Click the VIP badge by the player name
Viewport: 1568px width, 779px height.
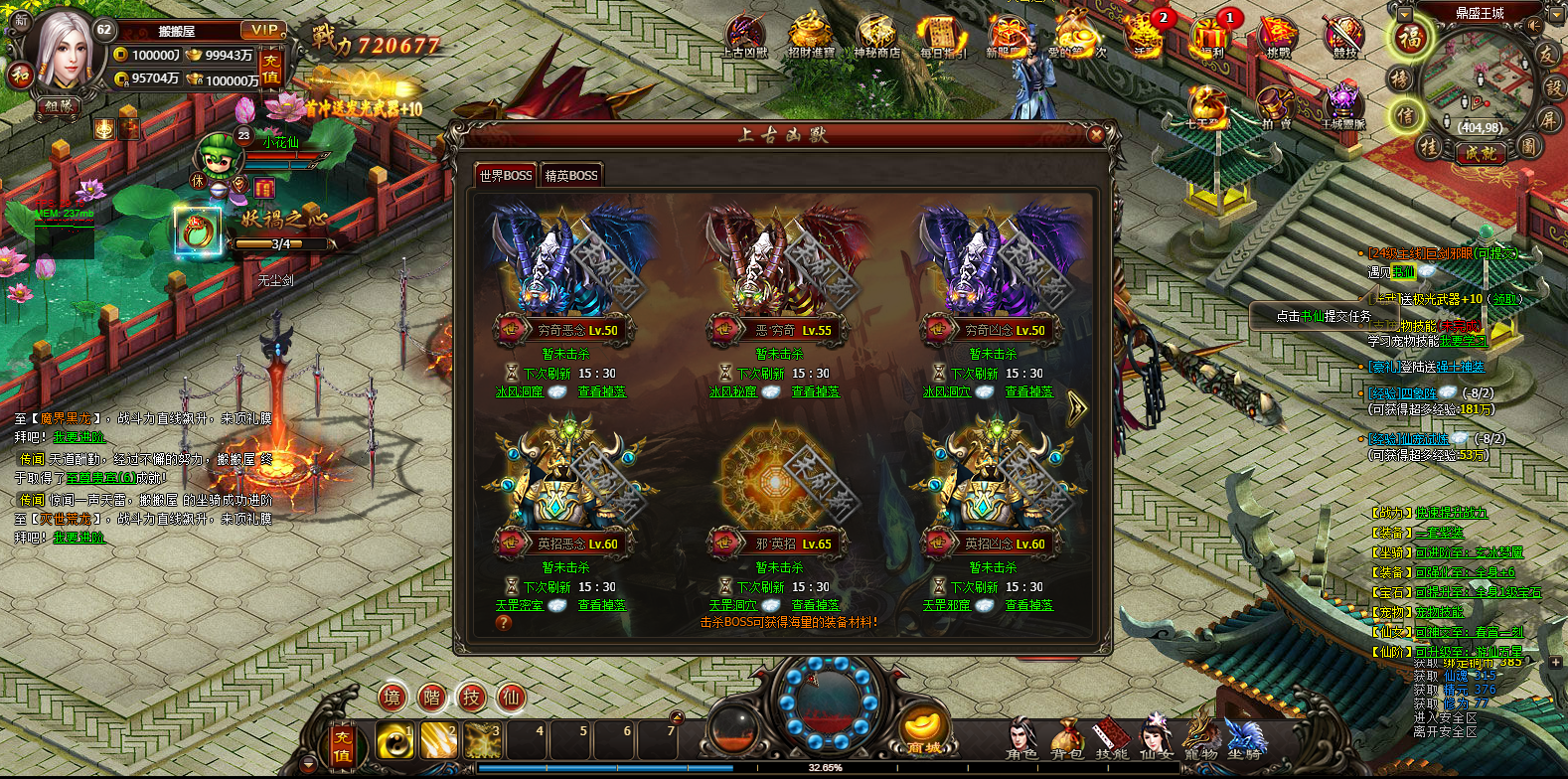point(264,30)
